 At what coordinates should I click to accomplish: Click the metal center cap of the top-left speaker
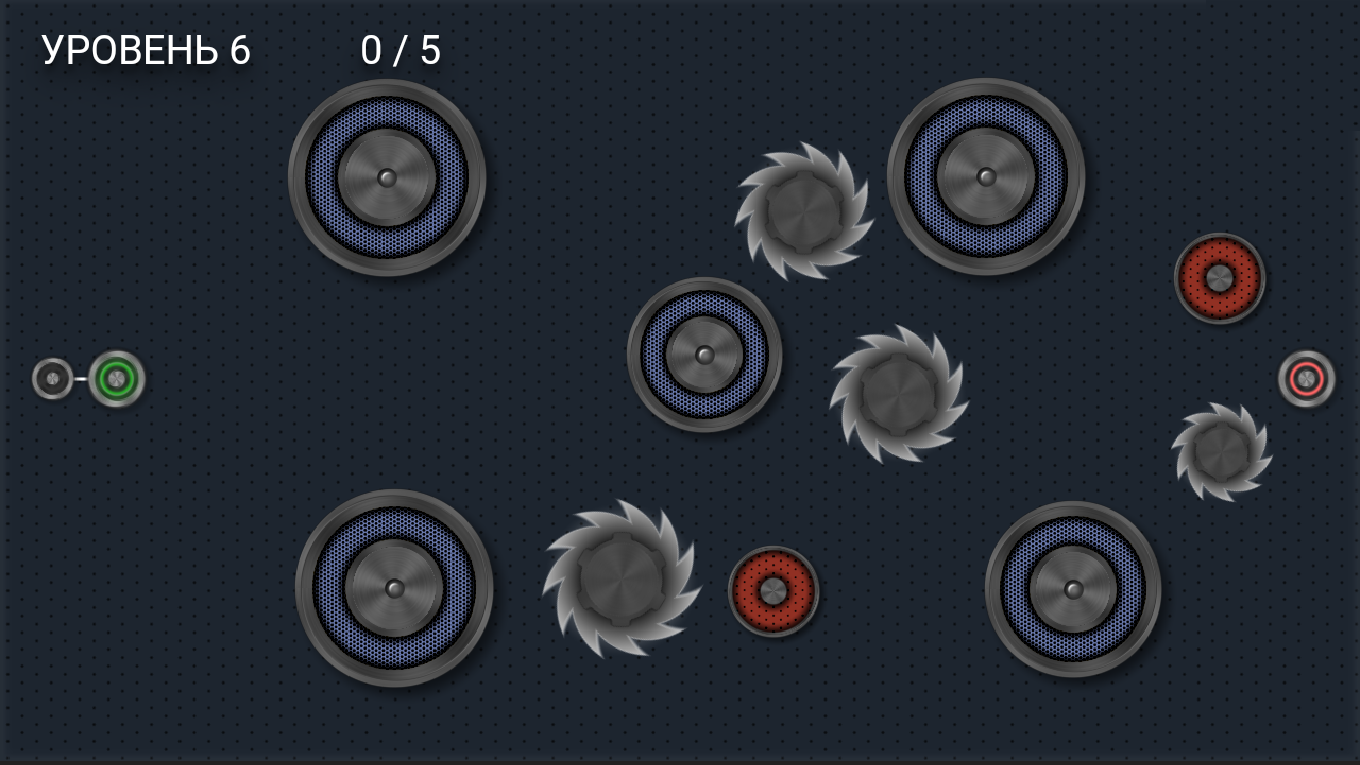tap(387, 178)
